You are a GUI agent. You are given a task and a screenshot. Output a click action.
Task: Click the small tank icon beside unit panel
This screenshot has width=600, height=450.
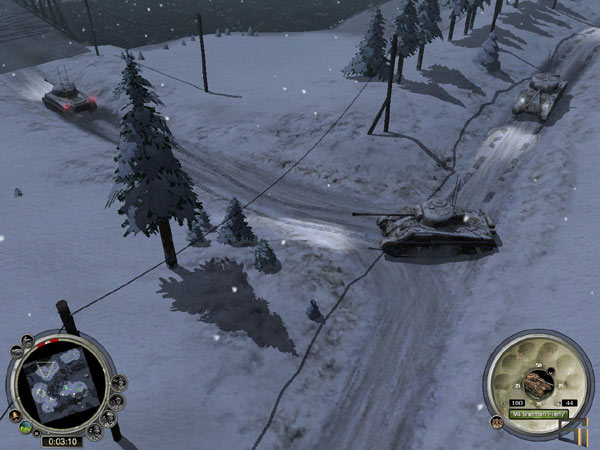[497, 422]
